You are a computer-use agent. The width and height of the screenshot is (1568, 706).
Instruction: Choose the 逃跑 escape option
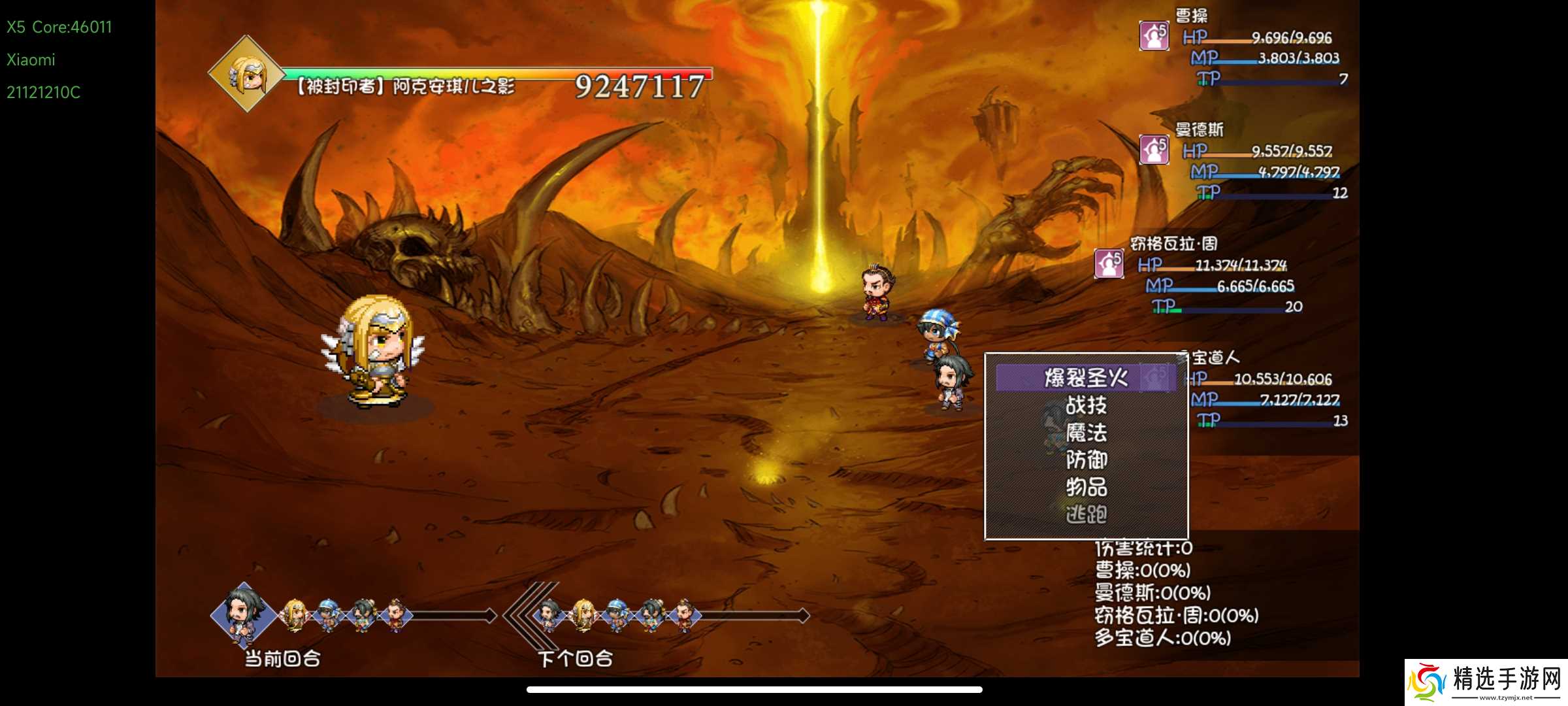coord(1085,514)
